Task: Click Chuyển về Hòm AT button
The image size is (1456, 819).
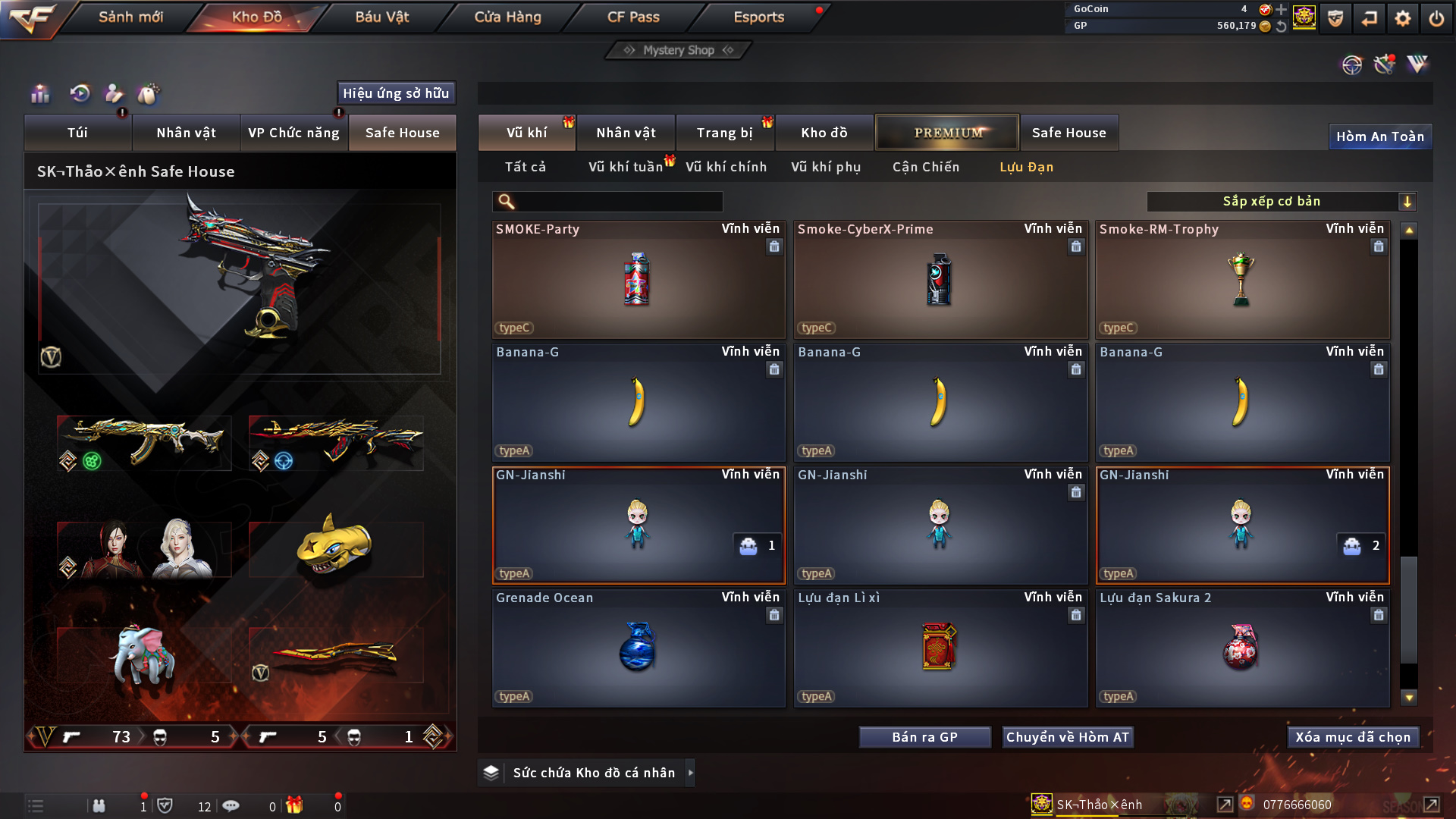Action: point(1067,737)
